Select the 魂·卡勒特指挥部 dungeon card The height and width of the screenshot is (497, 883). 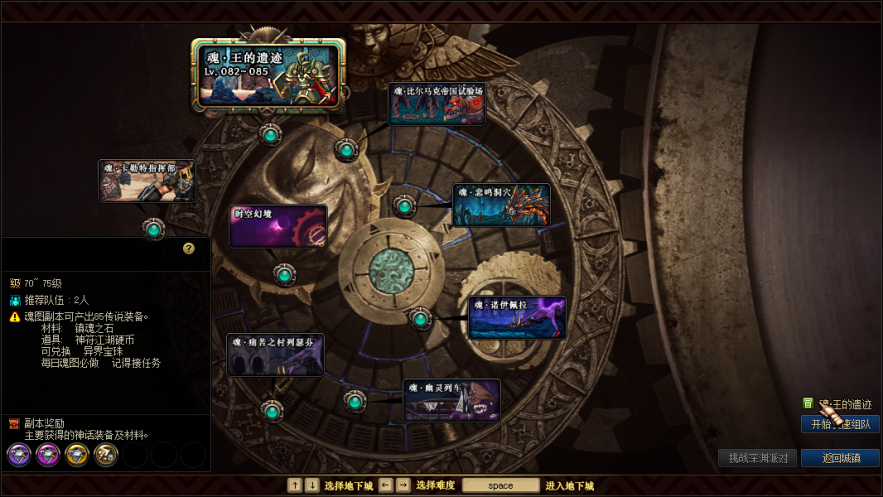click(147, 181)
